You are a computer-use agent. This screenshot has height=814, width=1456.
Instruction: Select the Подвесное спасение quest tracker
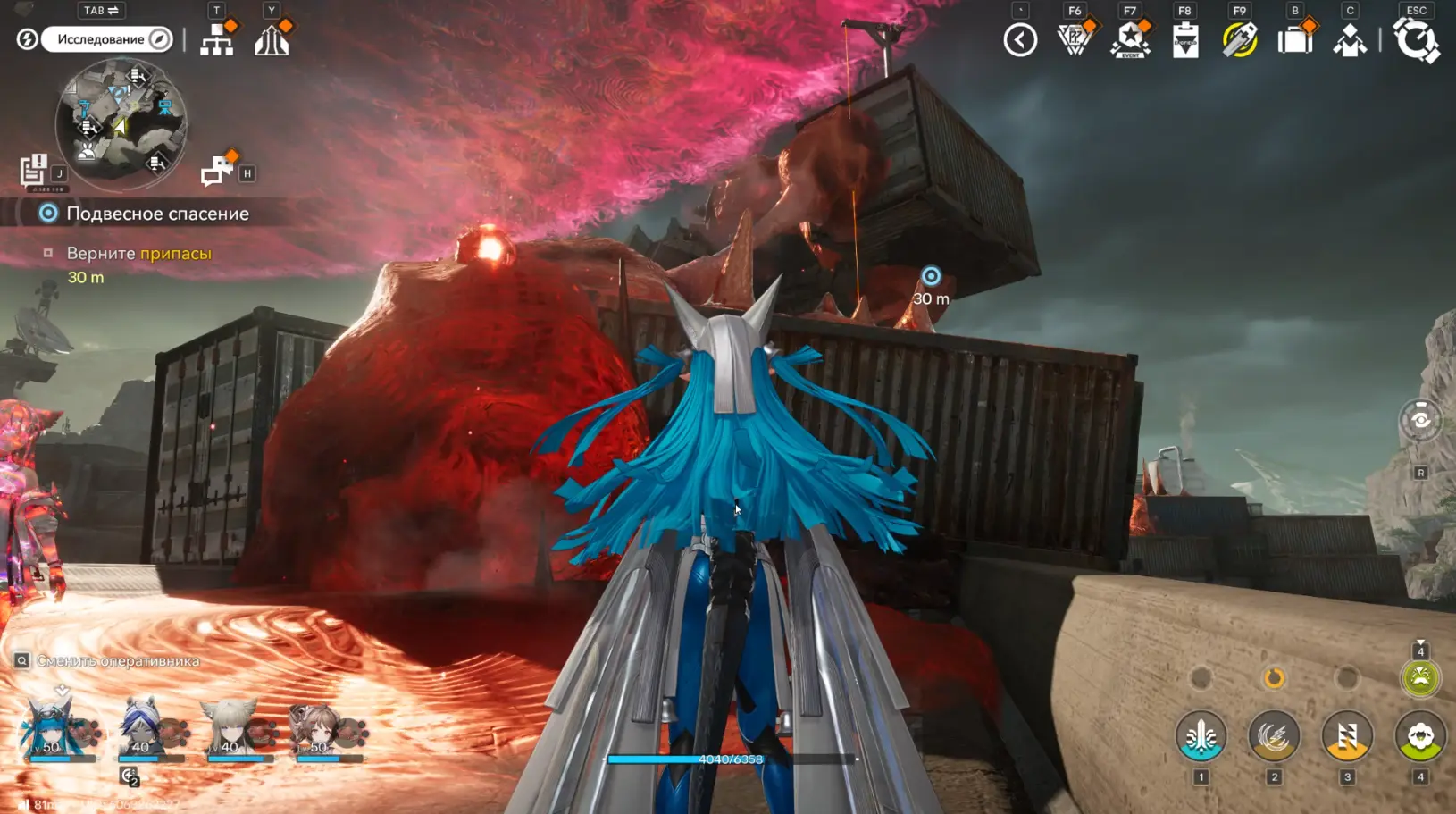[x=157, y=214]
